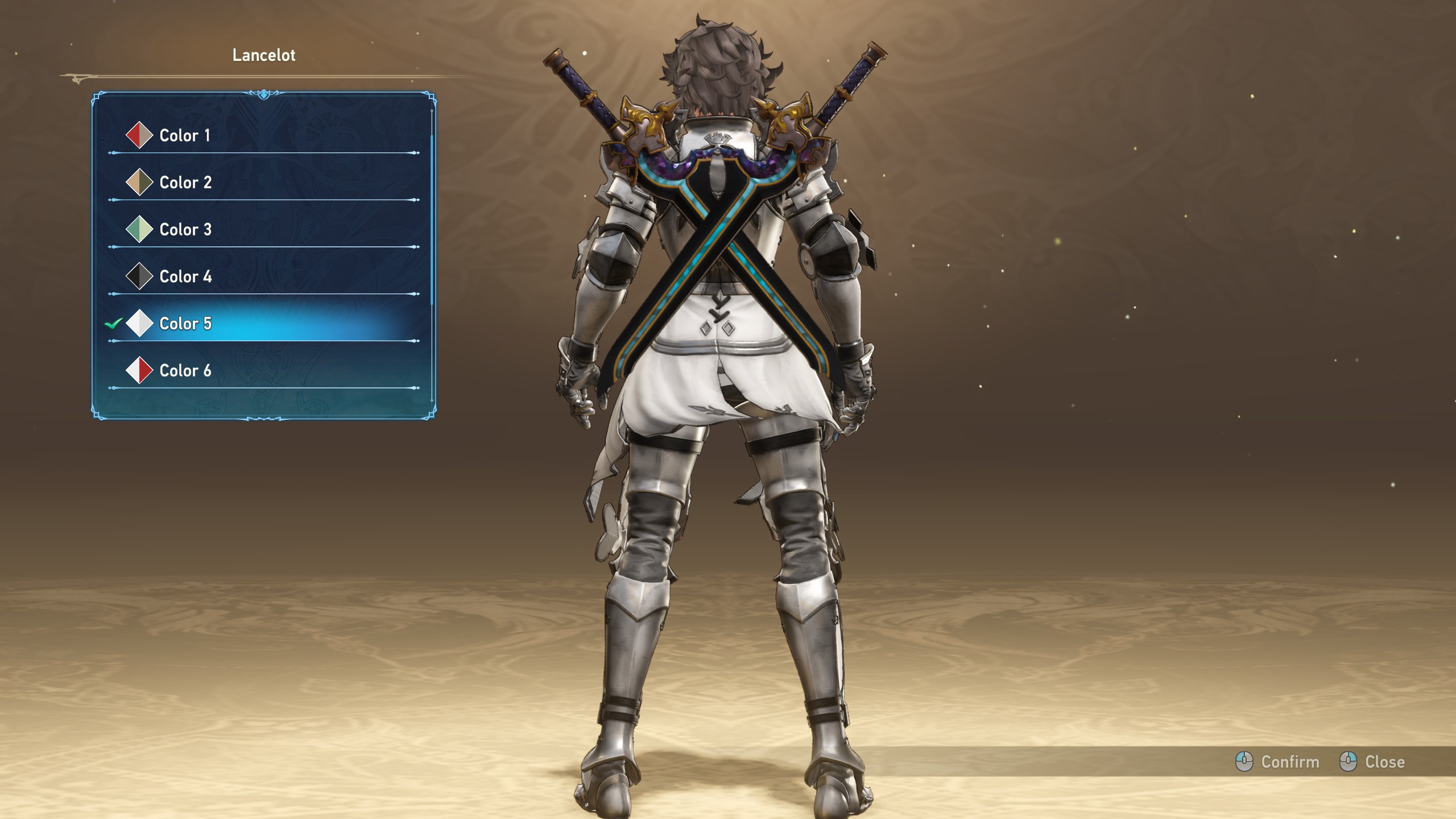Switch to Color 6 outfit

[185, 371]
